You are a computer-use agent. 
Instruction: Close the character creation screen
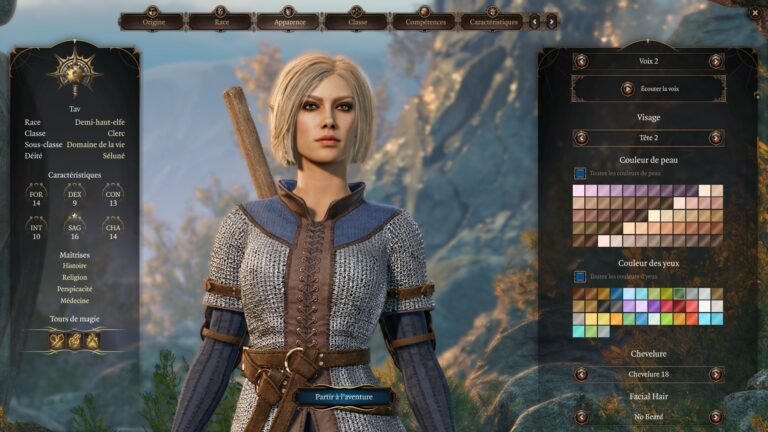click(755, 12)
